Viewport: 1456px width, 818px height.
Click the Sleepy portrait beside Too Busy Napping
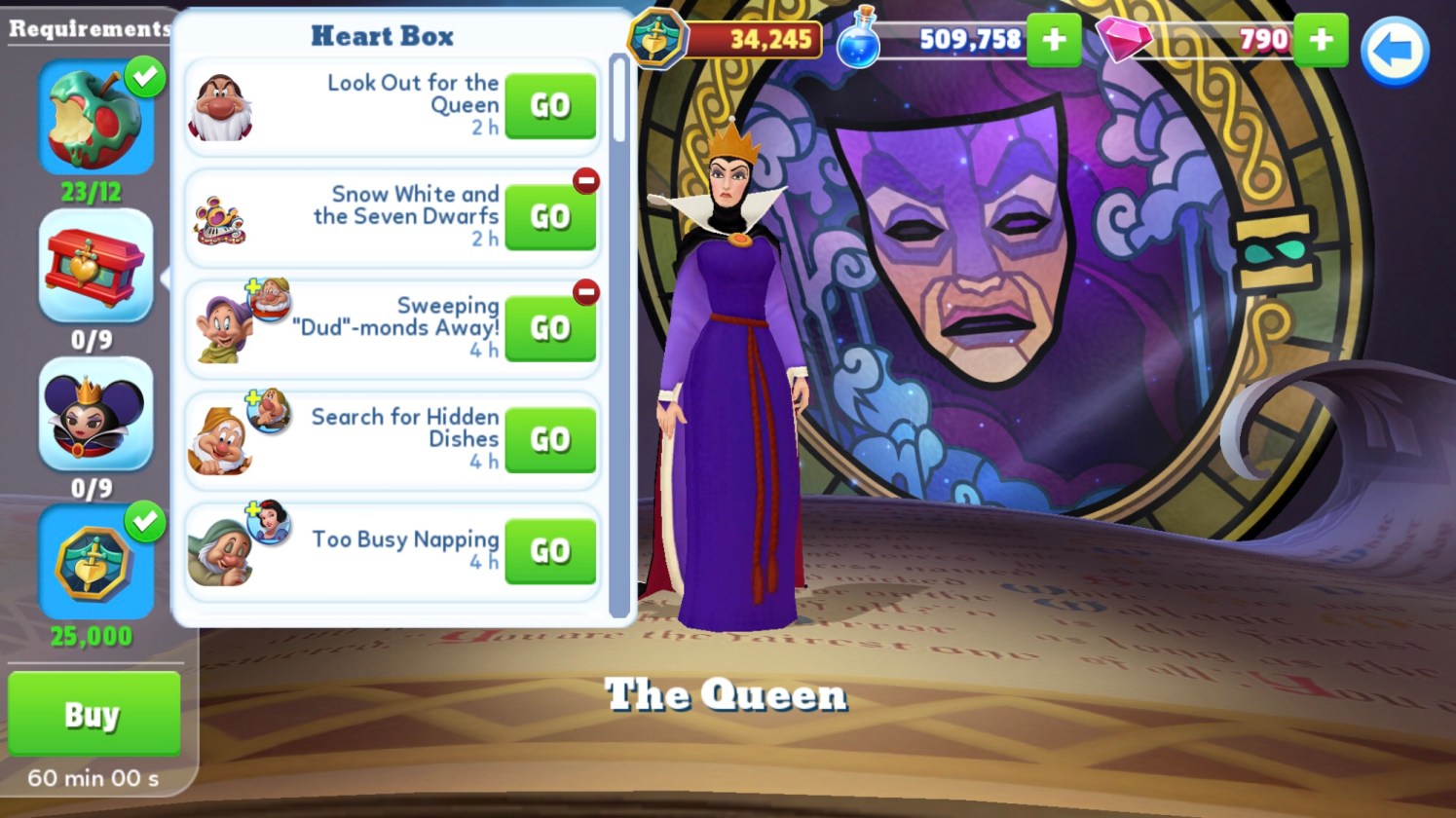[219, 553]
